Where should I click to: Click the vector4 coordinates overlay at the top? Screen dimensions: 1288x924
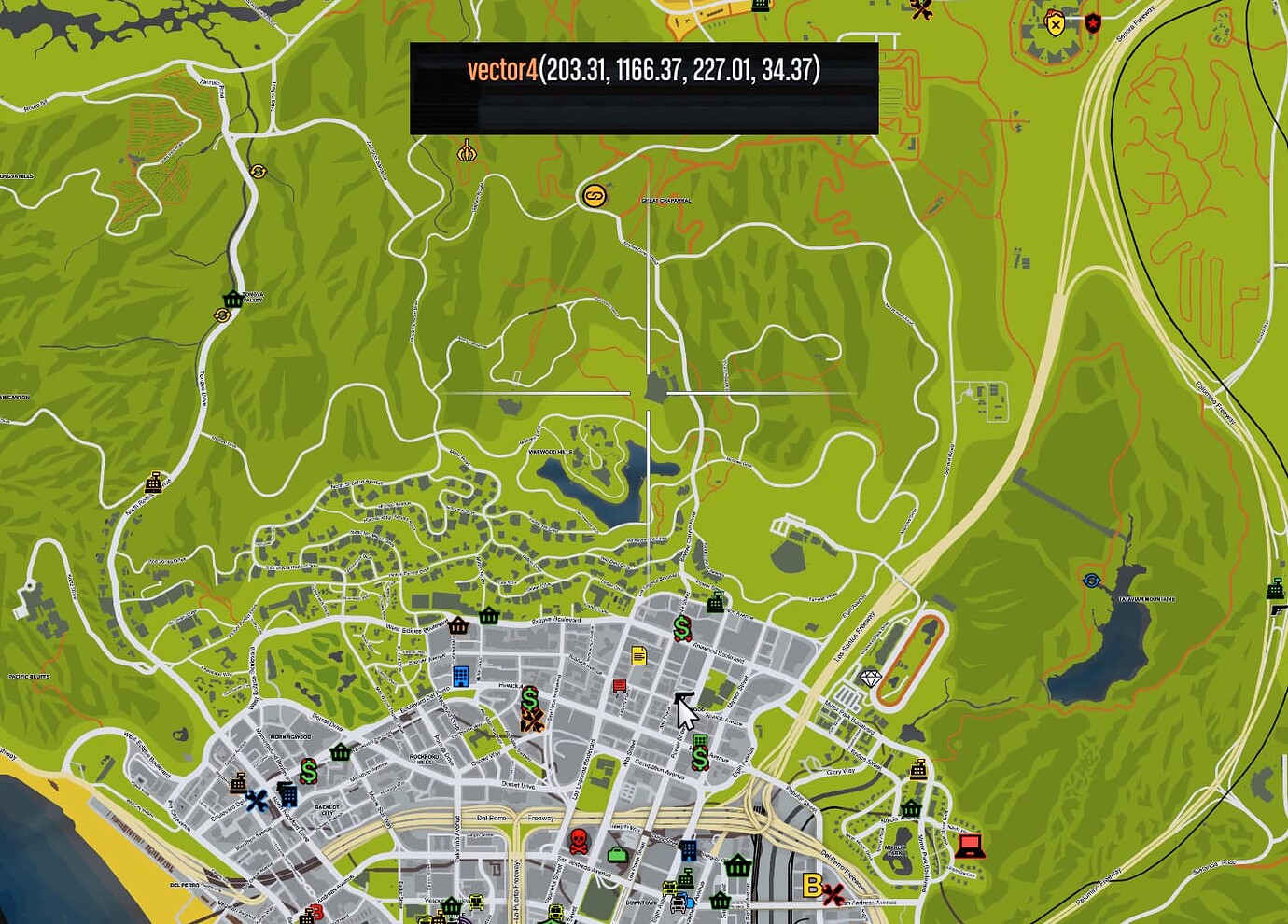tap(644, 68)
